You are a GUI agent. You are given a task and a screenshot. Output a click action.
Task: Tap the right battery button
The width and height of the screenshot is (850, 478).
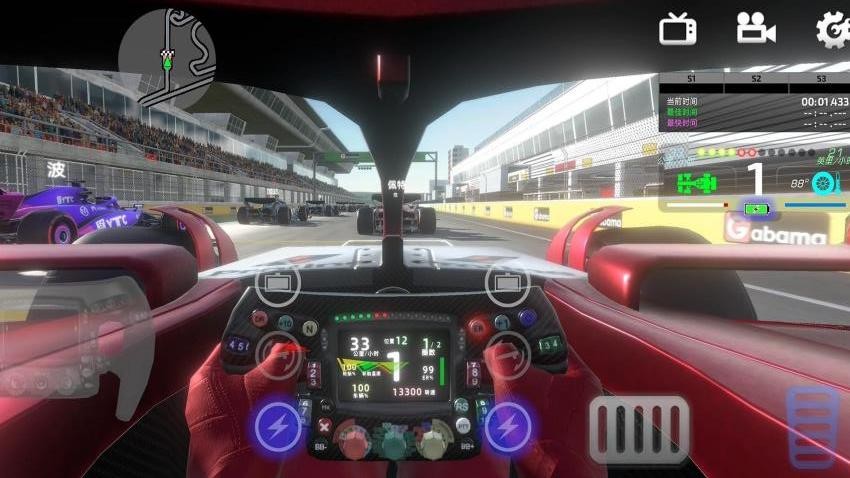tap(507, 284)
